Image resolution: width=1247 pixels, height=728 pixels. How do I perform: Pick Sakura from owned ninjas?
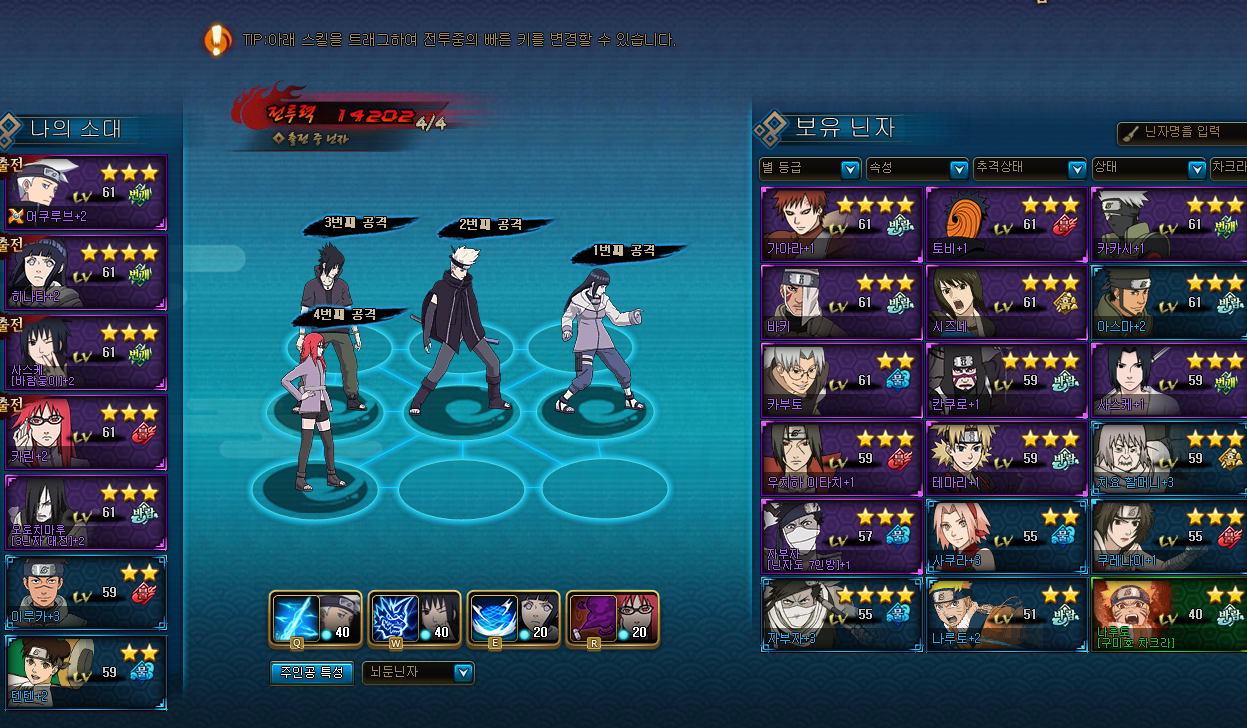1006,536
